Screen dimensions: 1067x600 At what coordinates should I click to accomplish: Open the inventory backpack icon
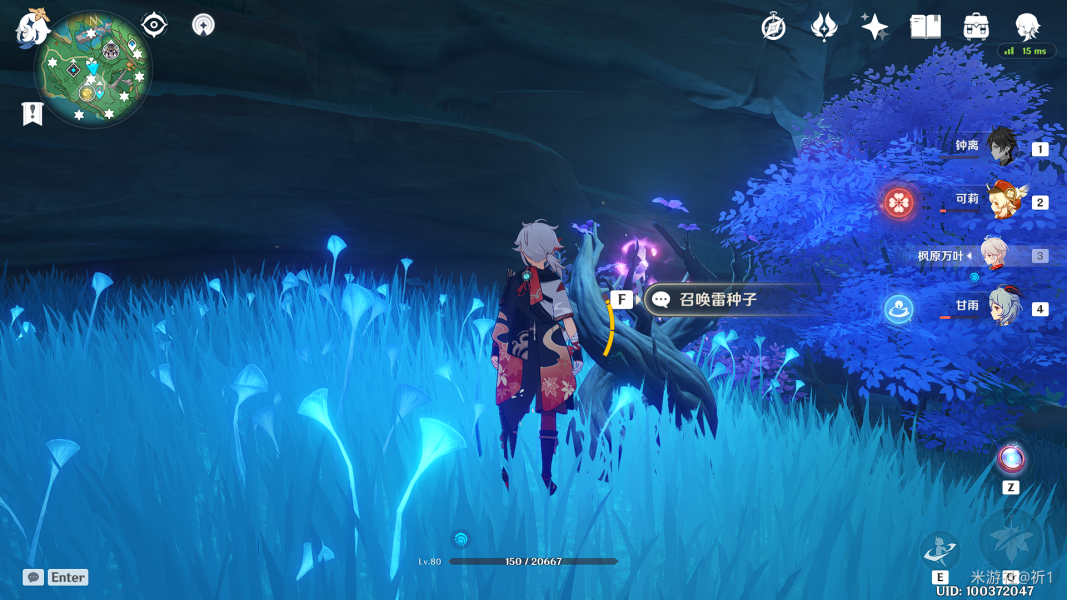click(976, 27)
